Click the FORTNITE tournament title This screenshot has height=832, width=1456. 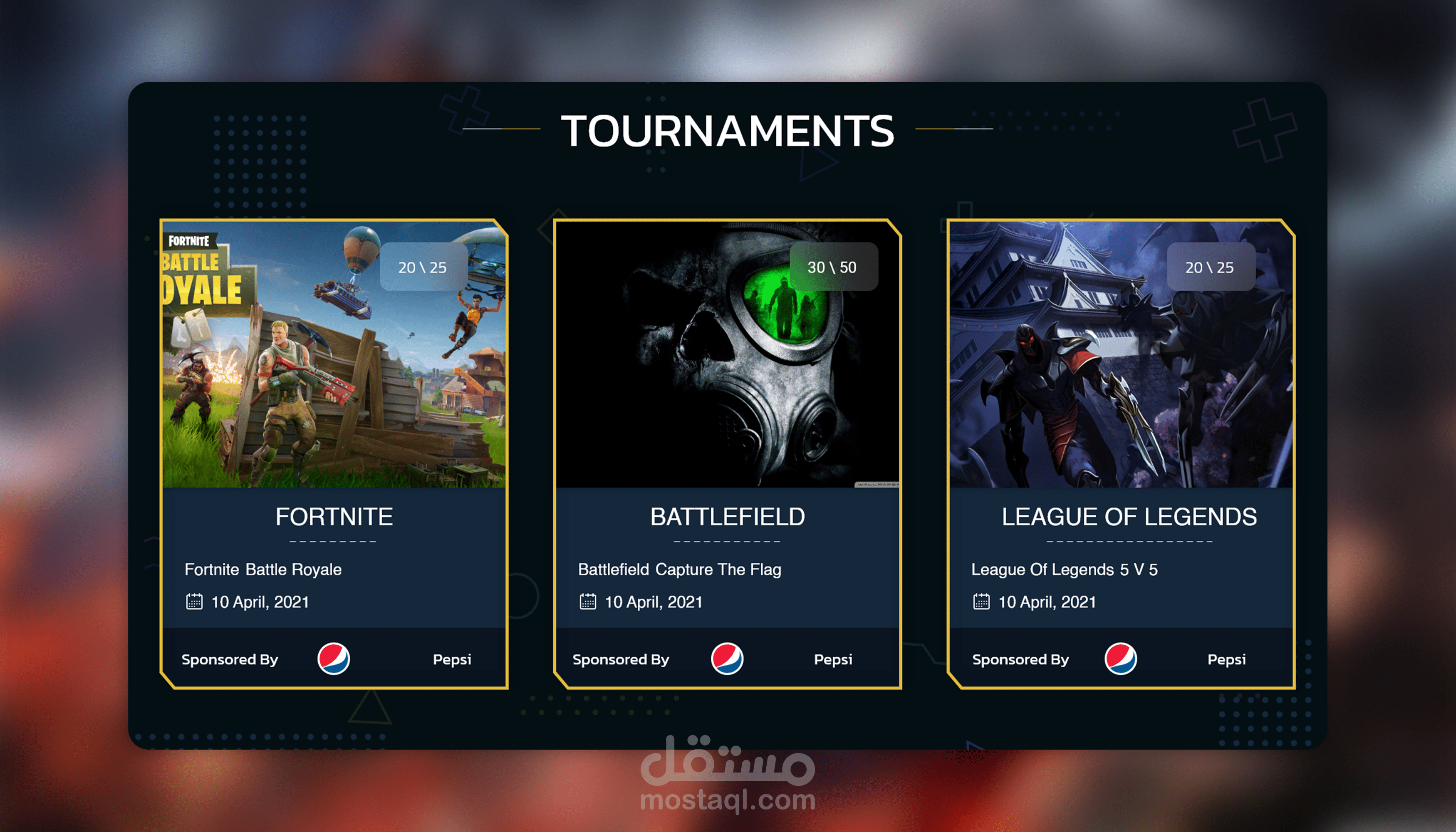click(x=334, y=517)
